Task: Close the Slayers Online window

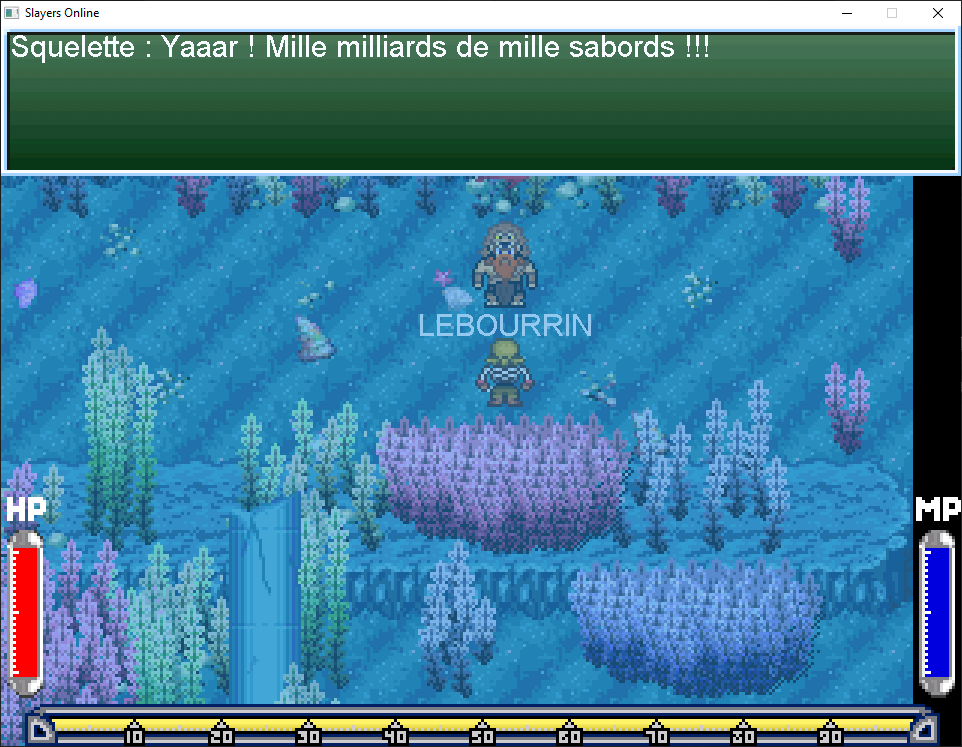Action: pos(937,13)
